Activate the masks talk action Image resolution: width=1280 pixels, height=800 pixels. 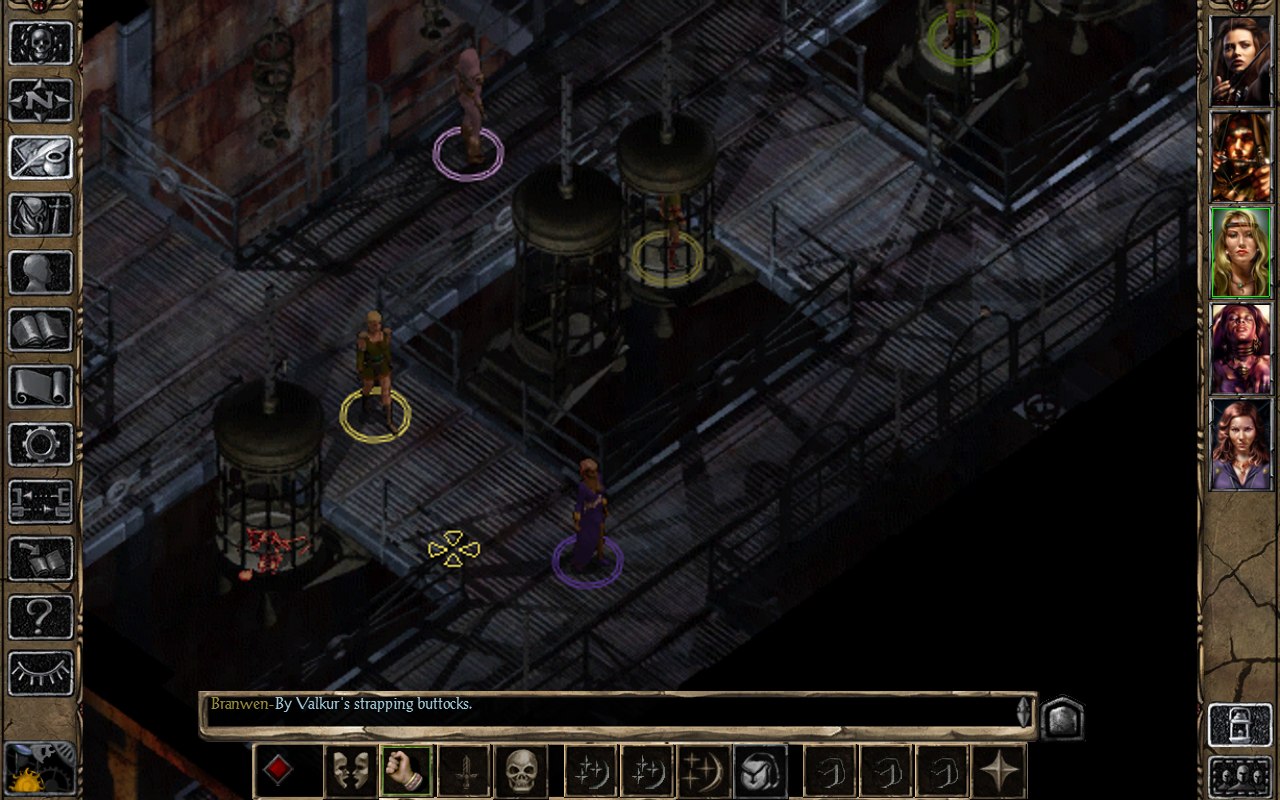point(350,771)
